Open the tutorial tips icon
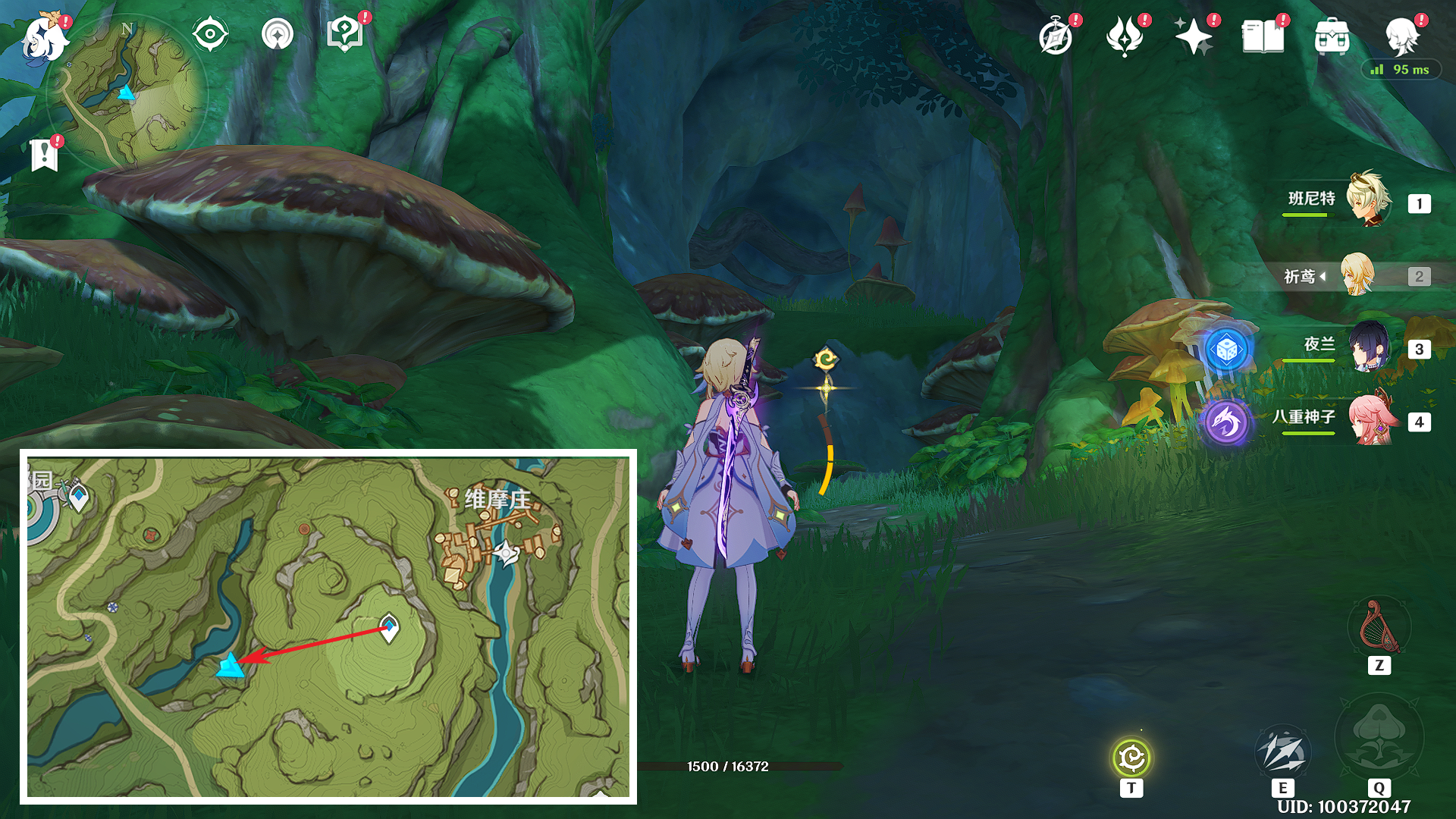 345,34
